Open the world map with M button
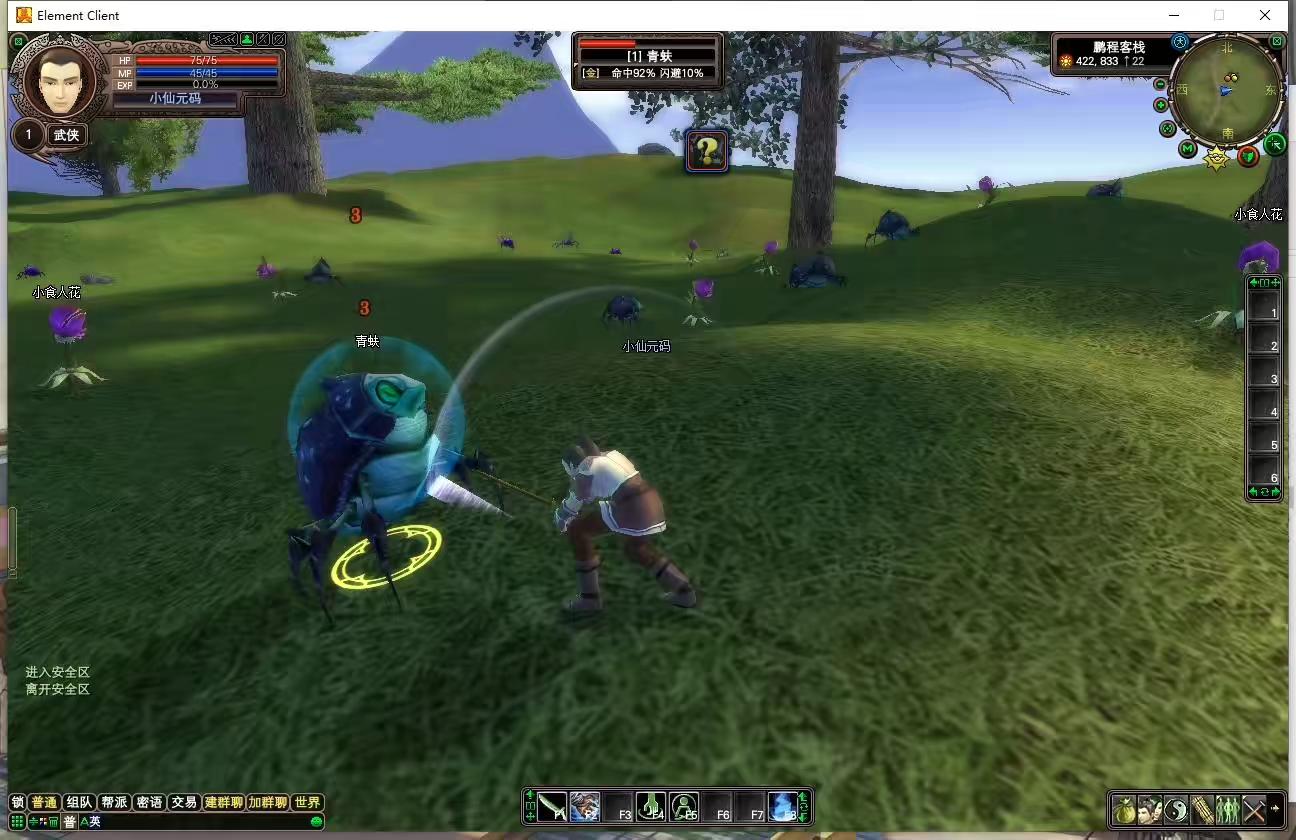This screenshot has width=1296, height=840. 1187,149
